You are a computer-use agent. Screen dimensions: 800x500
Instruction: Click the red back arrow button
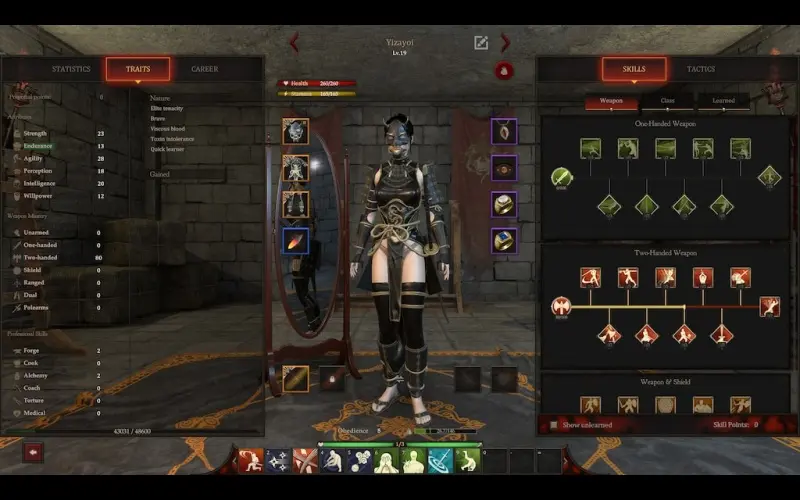click(33, 452)
